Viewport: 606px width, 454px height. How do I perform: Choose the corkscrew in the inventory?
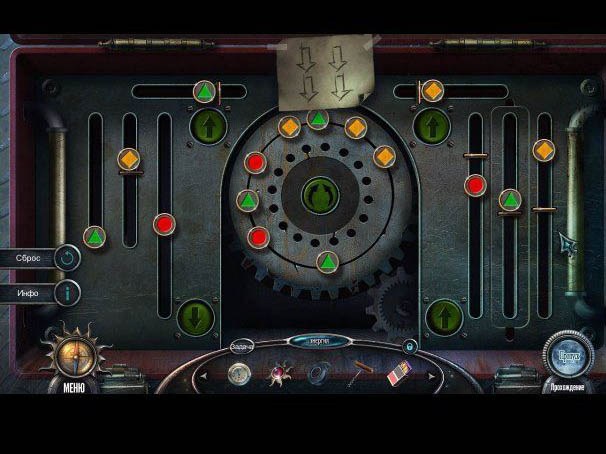pyautogui.click(x=359, y=375)
